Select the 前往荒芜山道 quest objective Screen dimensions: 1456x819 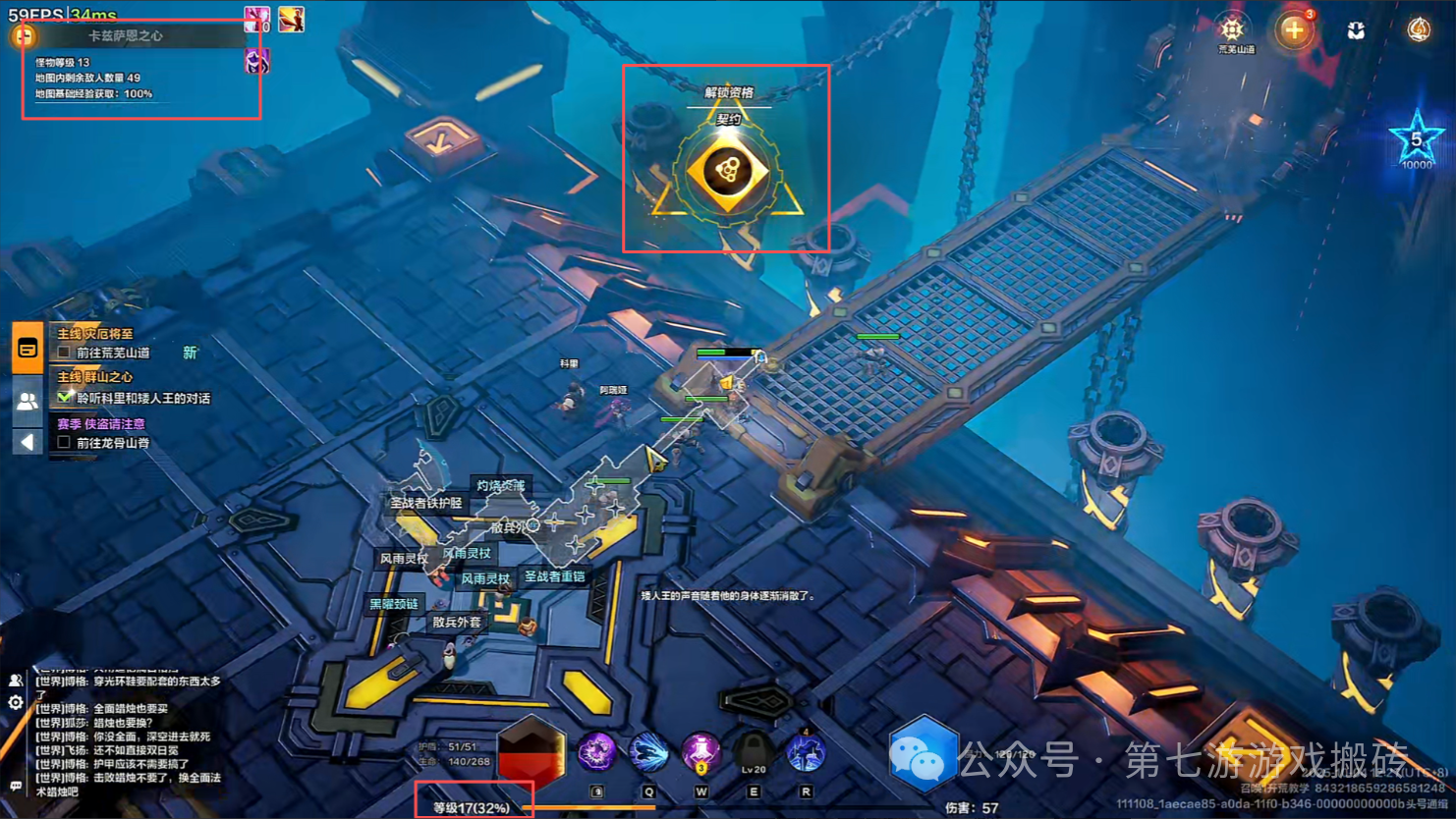[x=113, y=353]
